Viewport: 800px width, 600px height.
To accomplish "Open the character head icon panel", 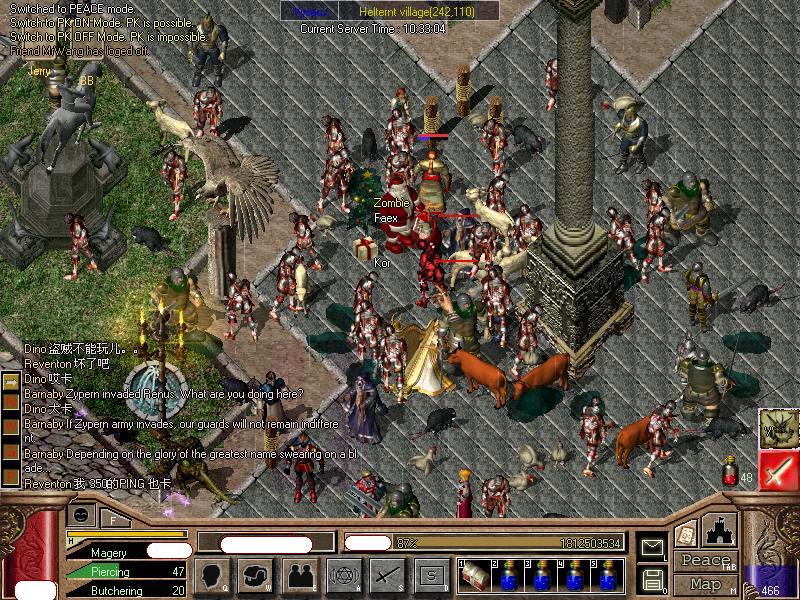I will point(213,575).
